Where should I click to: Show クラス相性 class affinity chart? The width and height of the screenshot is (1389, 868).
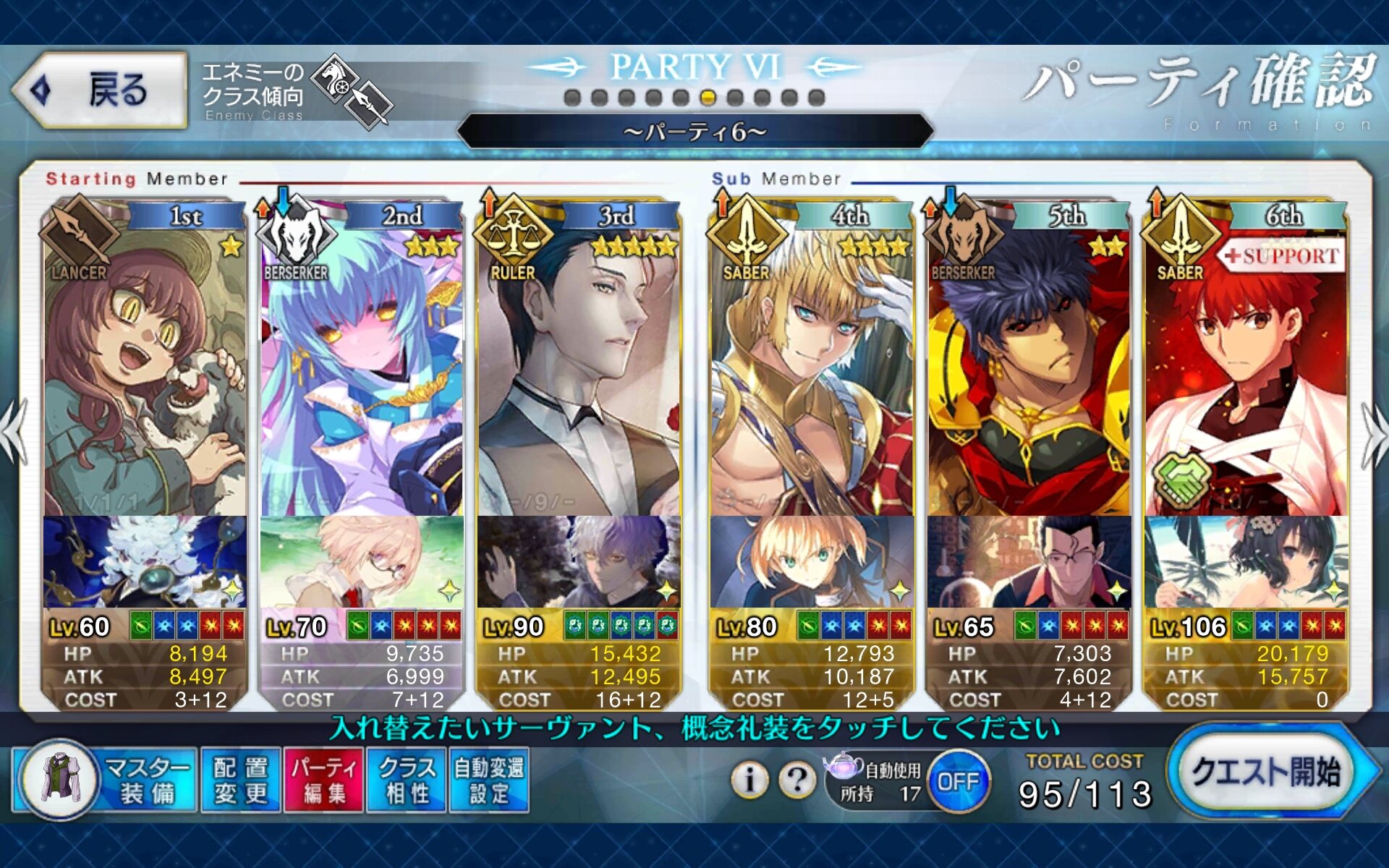click(407, 781)
